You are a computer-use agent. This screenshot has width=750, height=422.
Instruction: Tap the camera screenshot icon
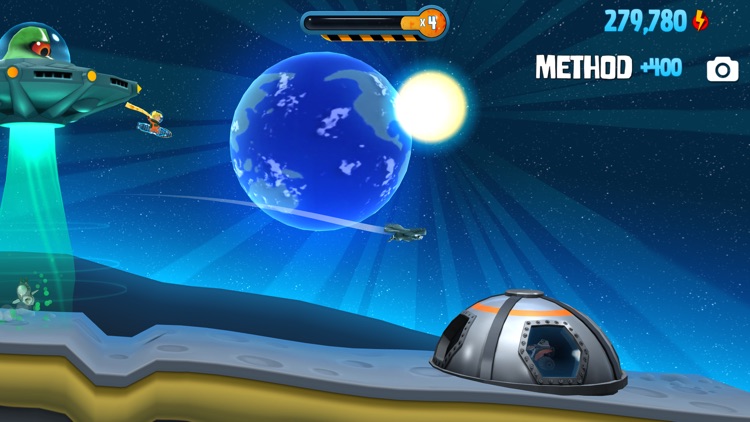pos(722,68)
